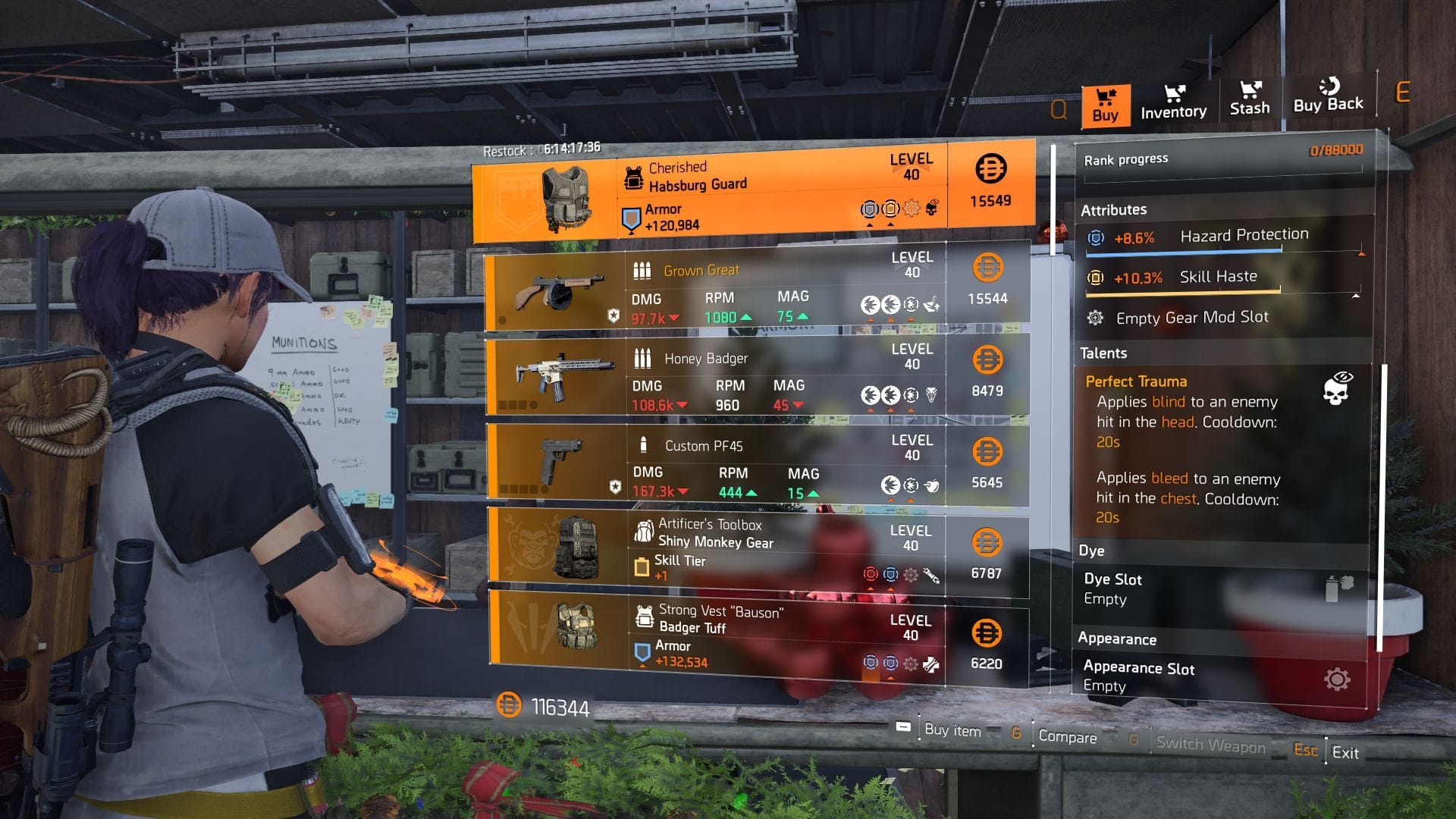
Task: Select the Empty Gear Mod Slot gear icon
Action: pos(1094,317)
